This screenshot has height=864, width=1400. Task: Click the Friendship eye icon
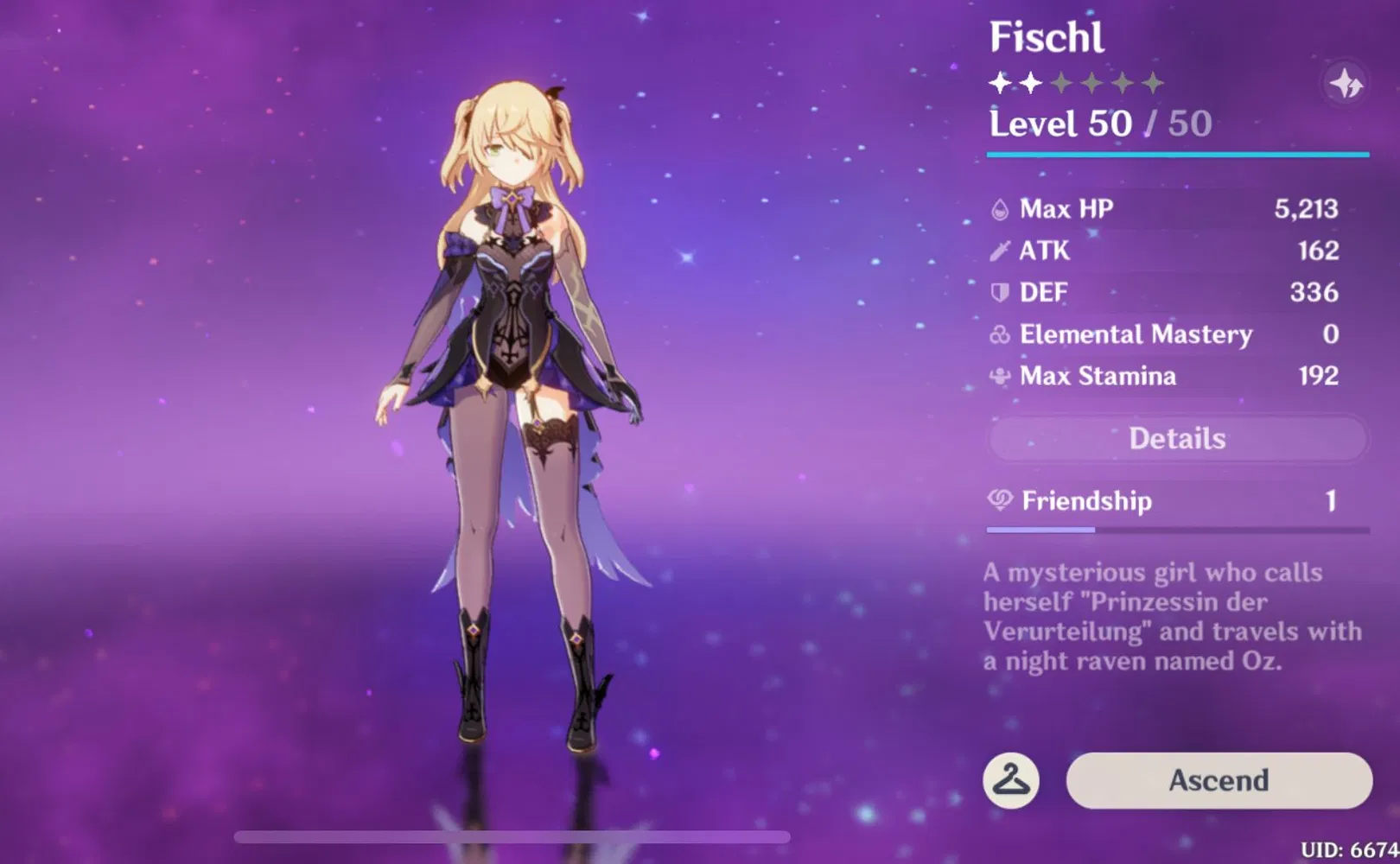click(x=998, y=501)
